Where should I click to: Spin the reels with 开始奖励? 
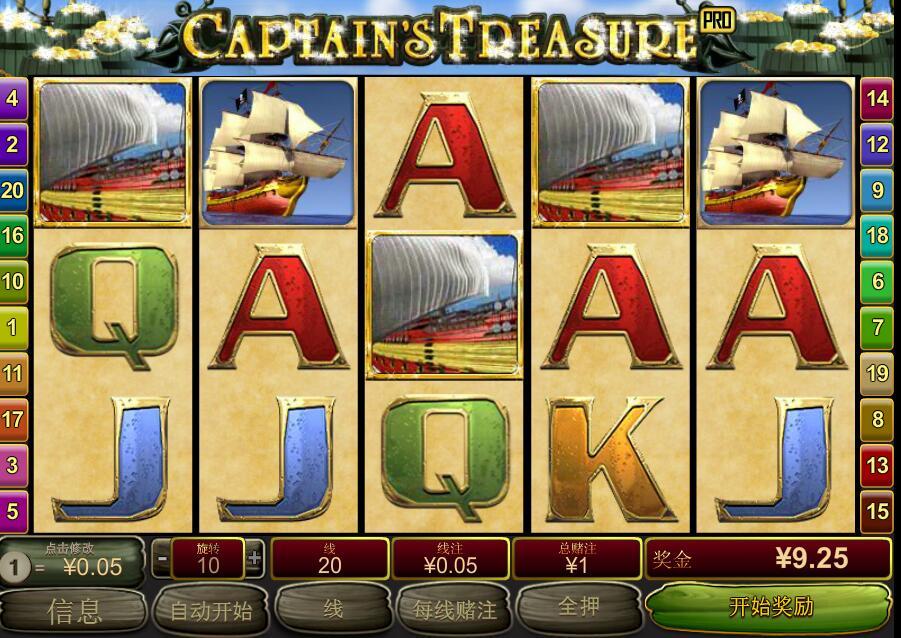pos(769,607)
